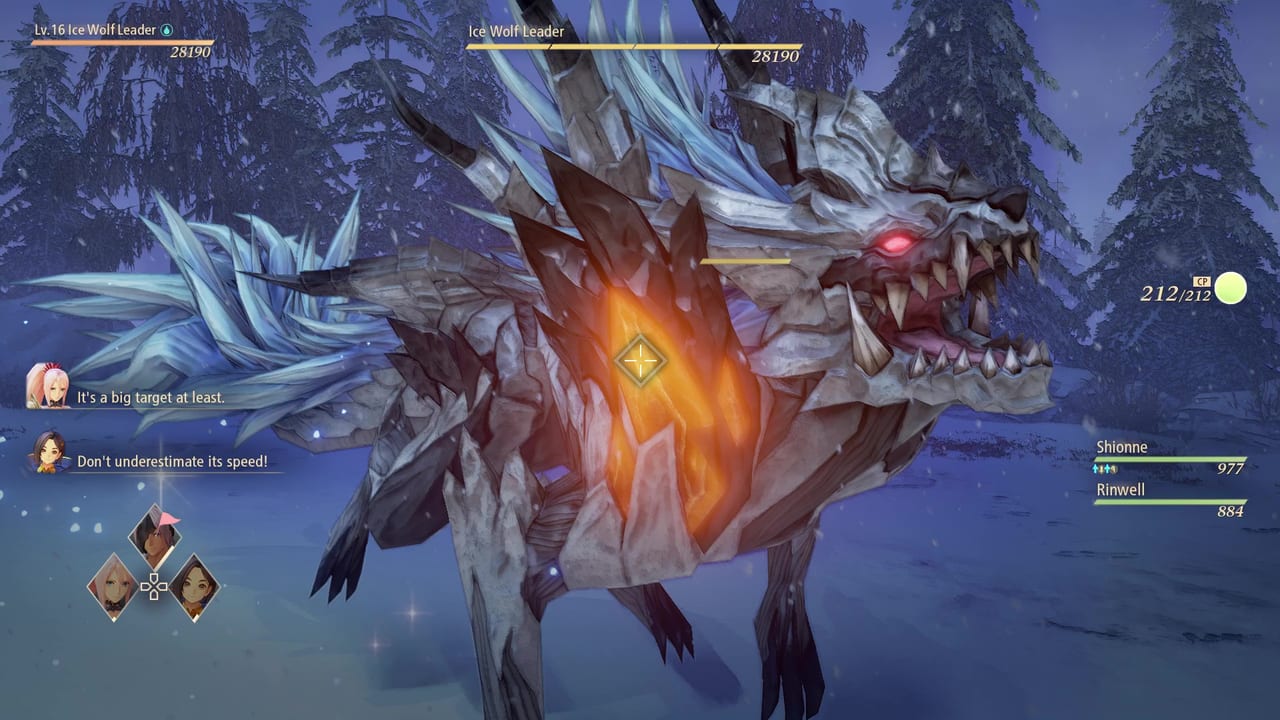Select Rinwell's name label
Image resolution: width=1280 pixels, height=720 pixels.
[x=1121, y=490]
